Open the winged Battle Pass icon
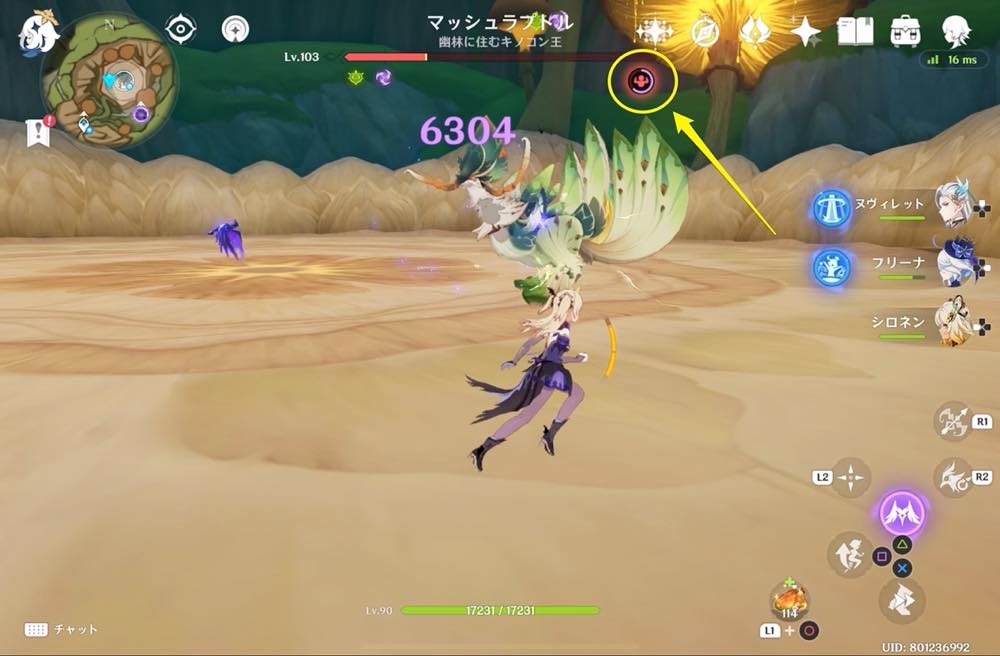 pyautogui.click(x=755, y=32)
